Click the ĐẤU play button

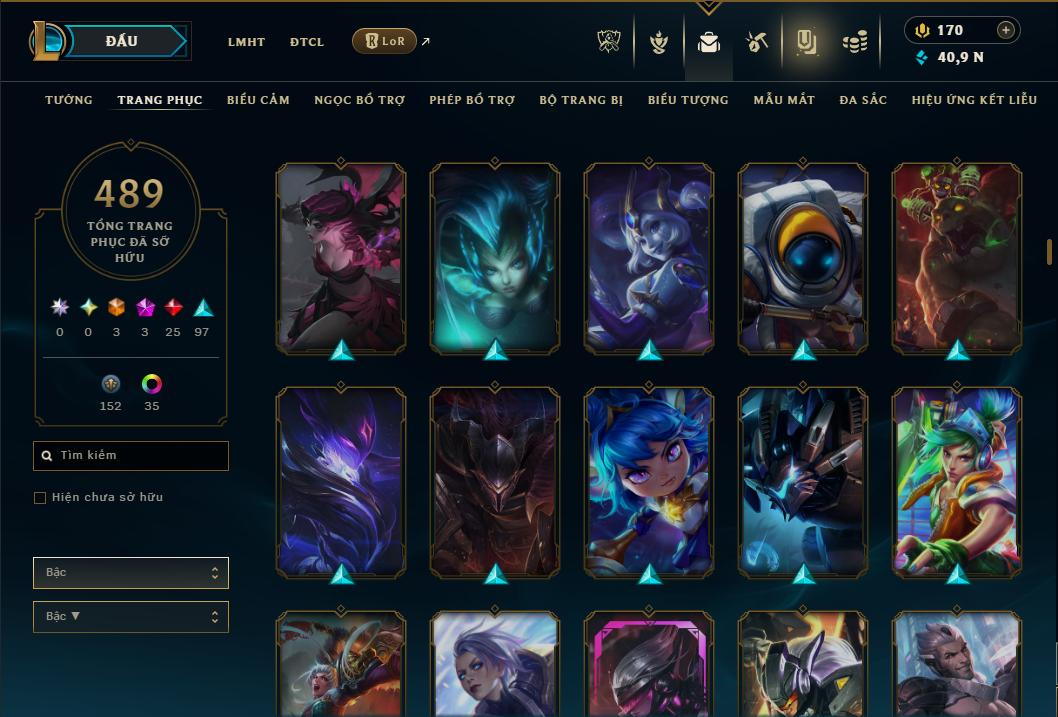pyautogui.click(x=122, y=41)
